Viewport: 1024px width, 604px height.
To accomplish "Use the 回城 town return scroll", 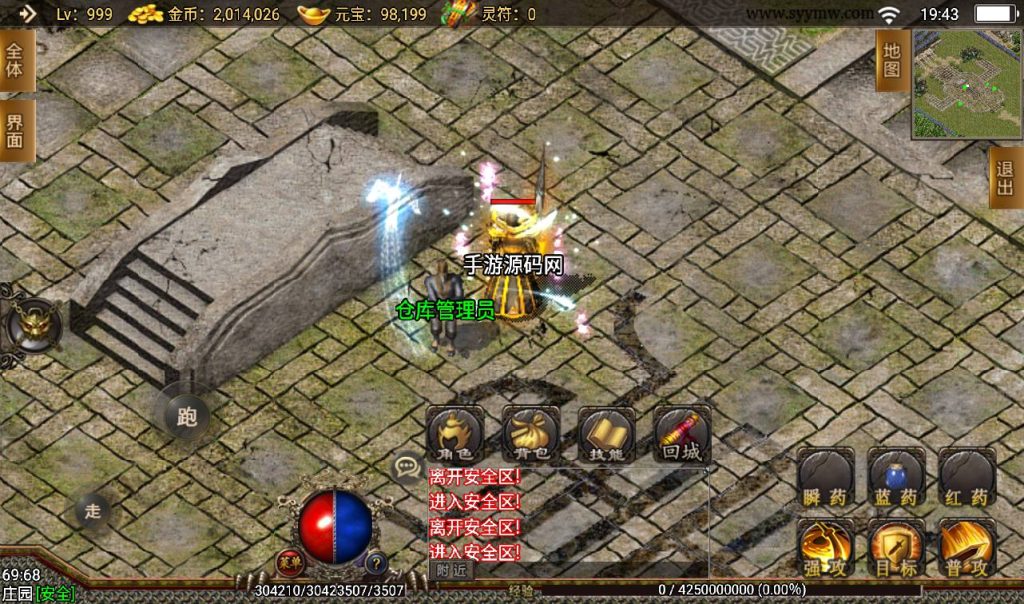I will [x=682, y=433].
